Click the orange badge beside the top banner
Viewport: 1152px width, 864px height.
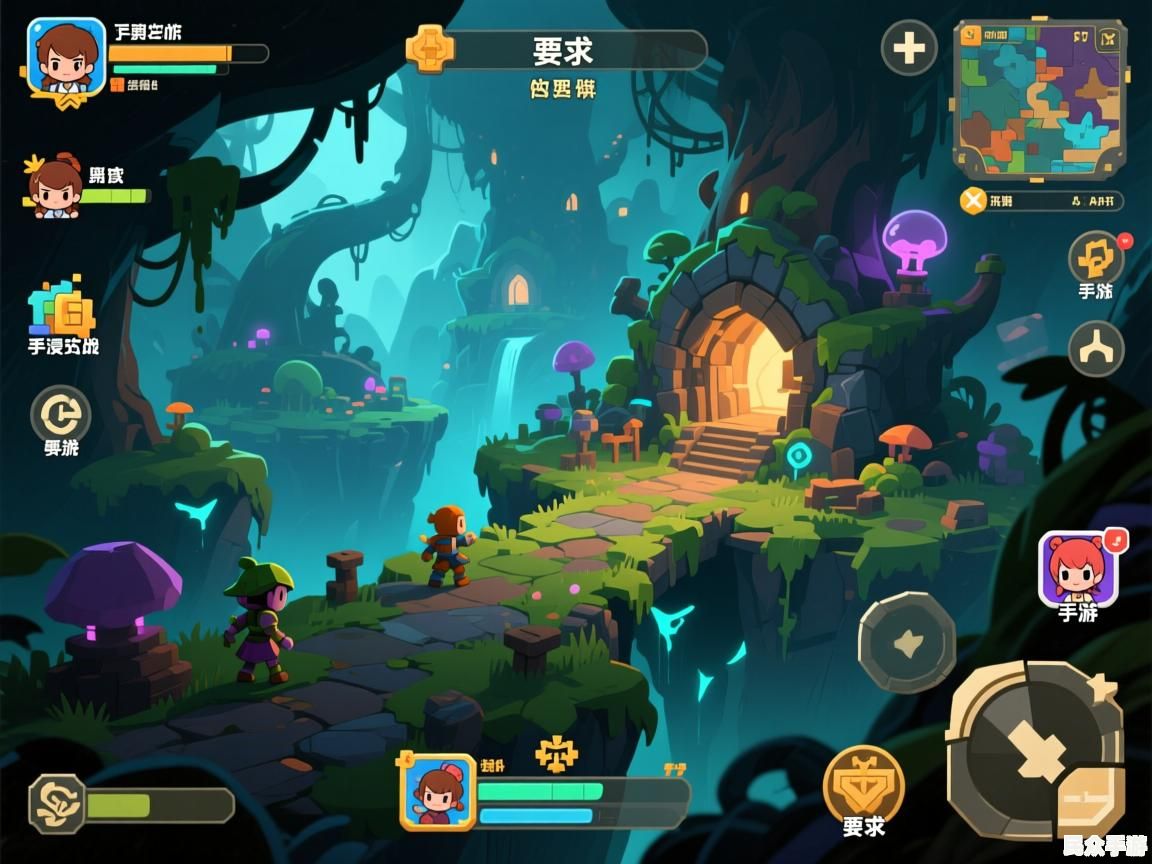(x=430, y=48)
